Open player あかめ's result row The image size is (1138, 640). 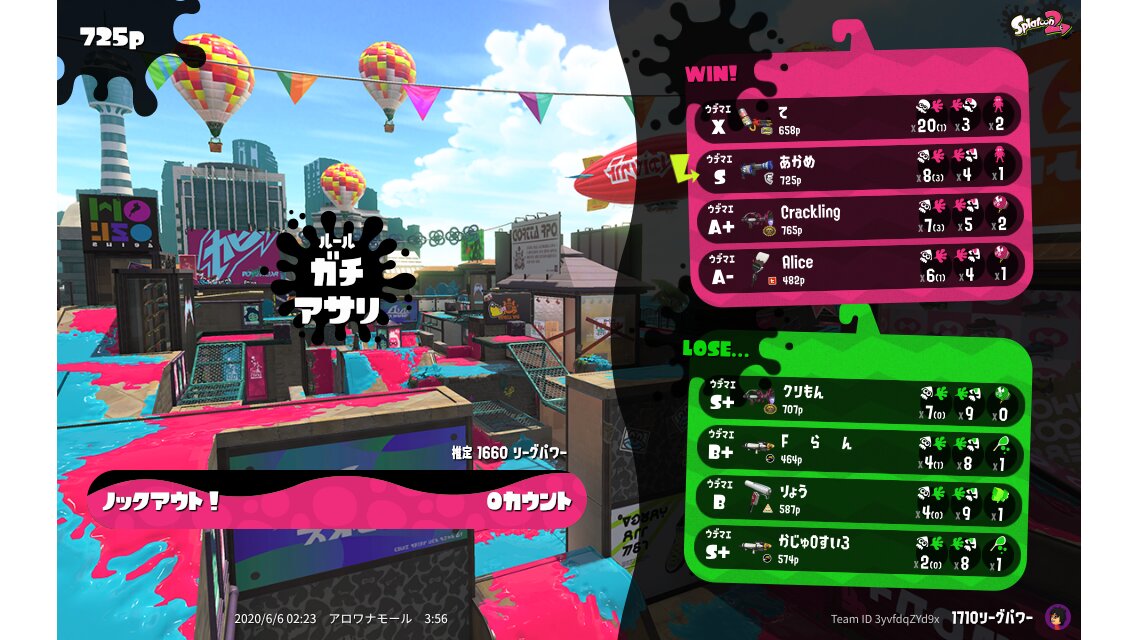(x=858, y=167)
